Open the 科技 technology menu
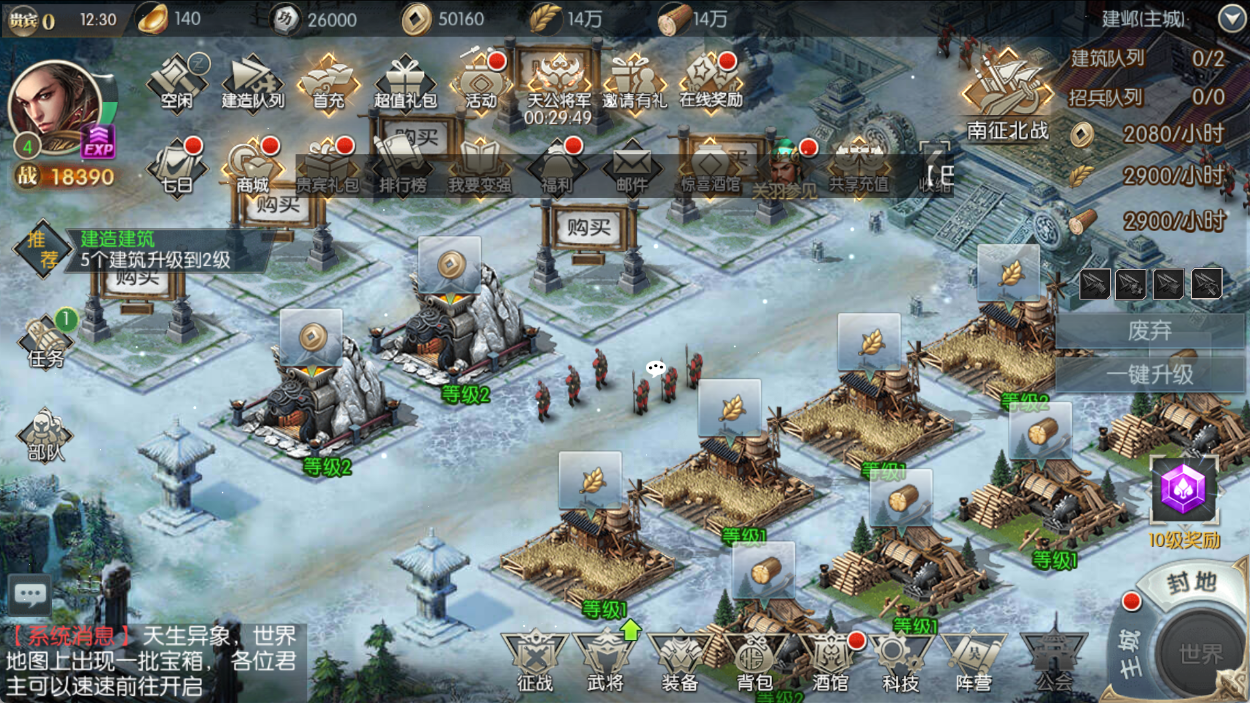Viewport: 1250px width, 703px height. [900, 662]
